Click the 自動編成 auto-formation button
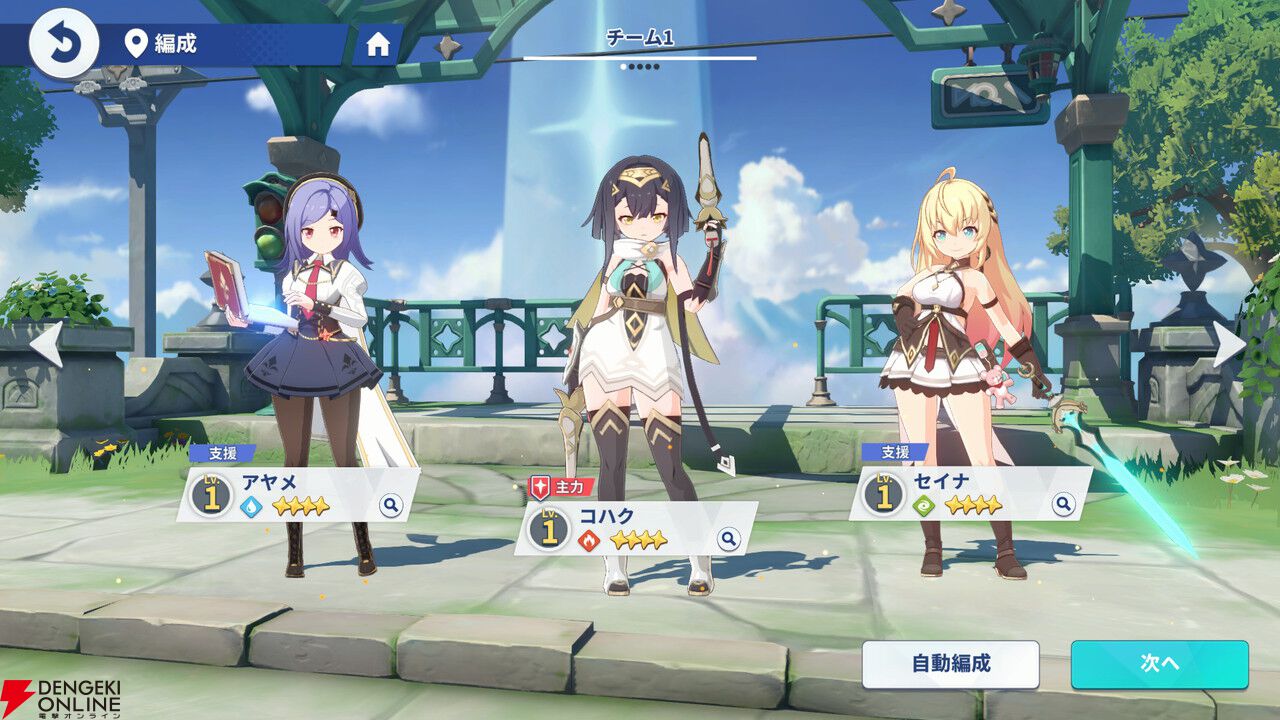The height and width of the screenshot is (720, 1280). point(950,664)
